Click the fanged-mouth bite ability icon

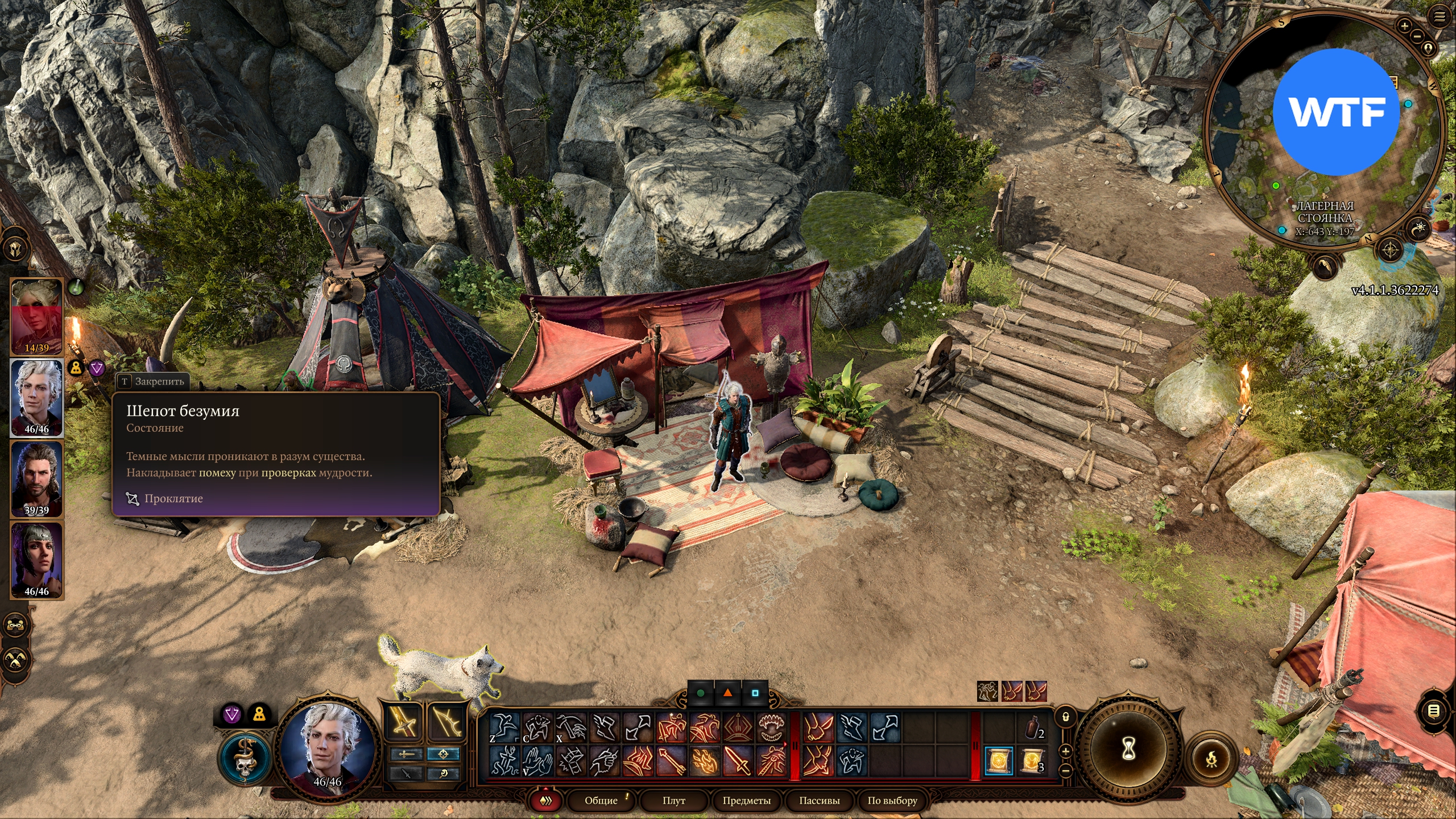[771, 727]
